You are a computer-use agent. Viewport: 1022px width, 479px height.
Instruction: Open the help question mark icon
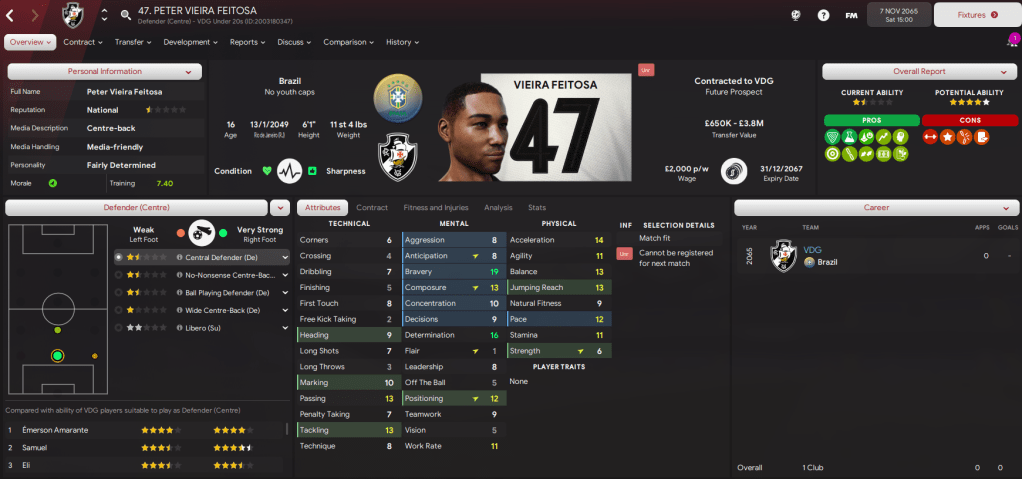[x=823, y=15]
